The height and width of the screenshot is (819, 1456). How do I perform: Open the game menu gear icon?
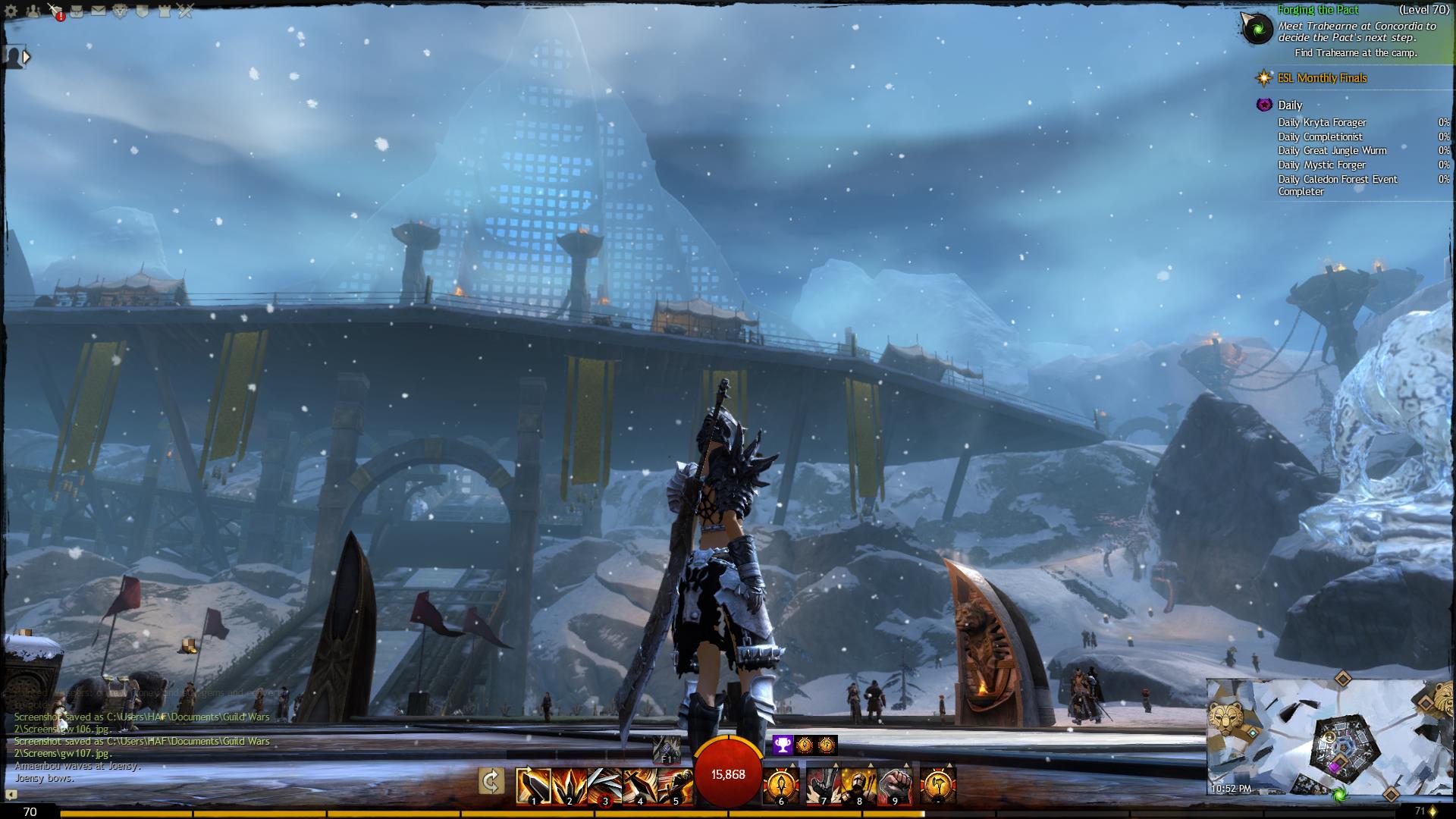point(11,11)
